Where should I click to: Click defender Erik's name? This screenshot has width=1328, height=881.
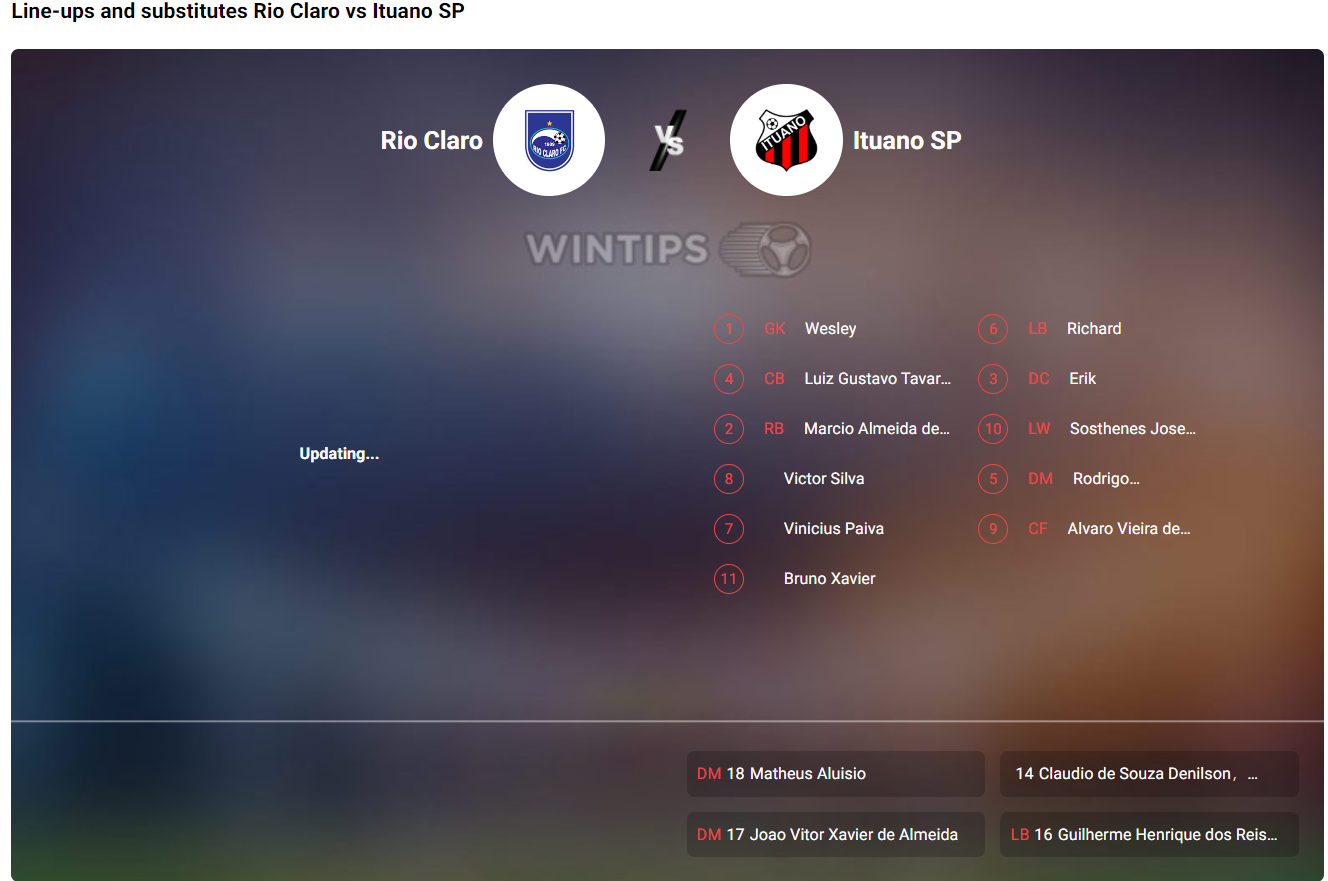tap(1082, 379)
